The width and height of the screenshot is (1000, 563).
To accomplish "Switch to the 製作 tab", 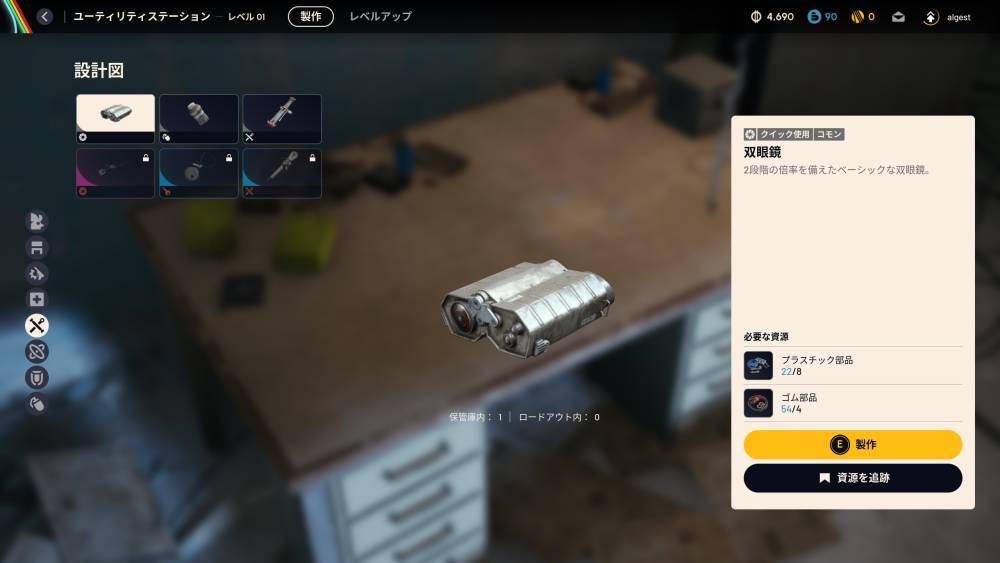I will point(311,16).
